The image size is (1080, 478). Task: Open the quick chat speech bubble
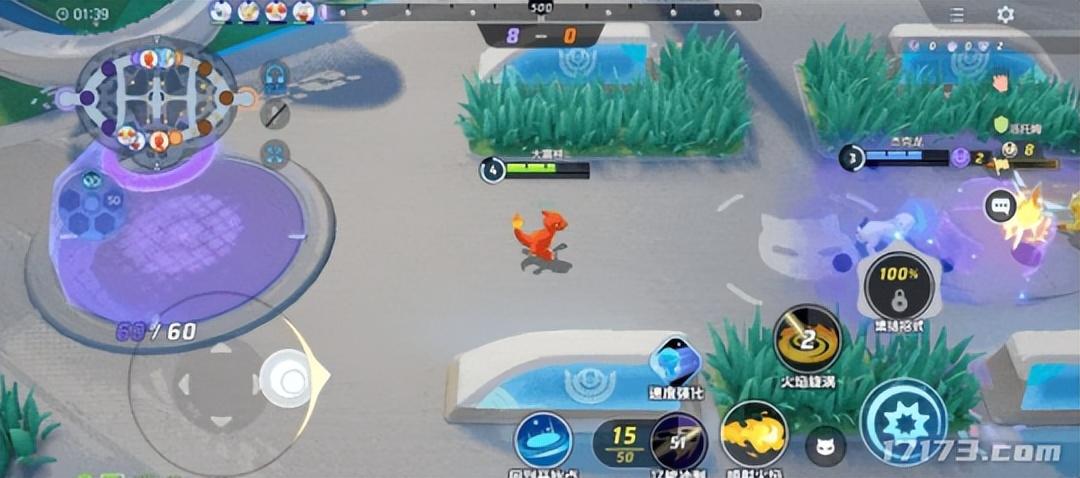click(1000, 207)
